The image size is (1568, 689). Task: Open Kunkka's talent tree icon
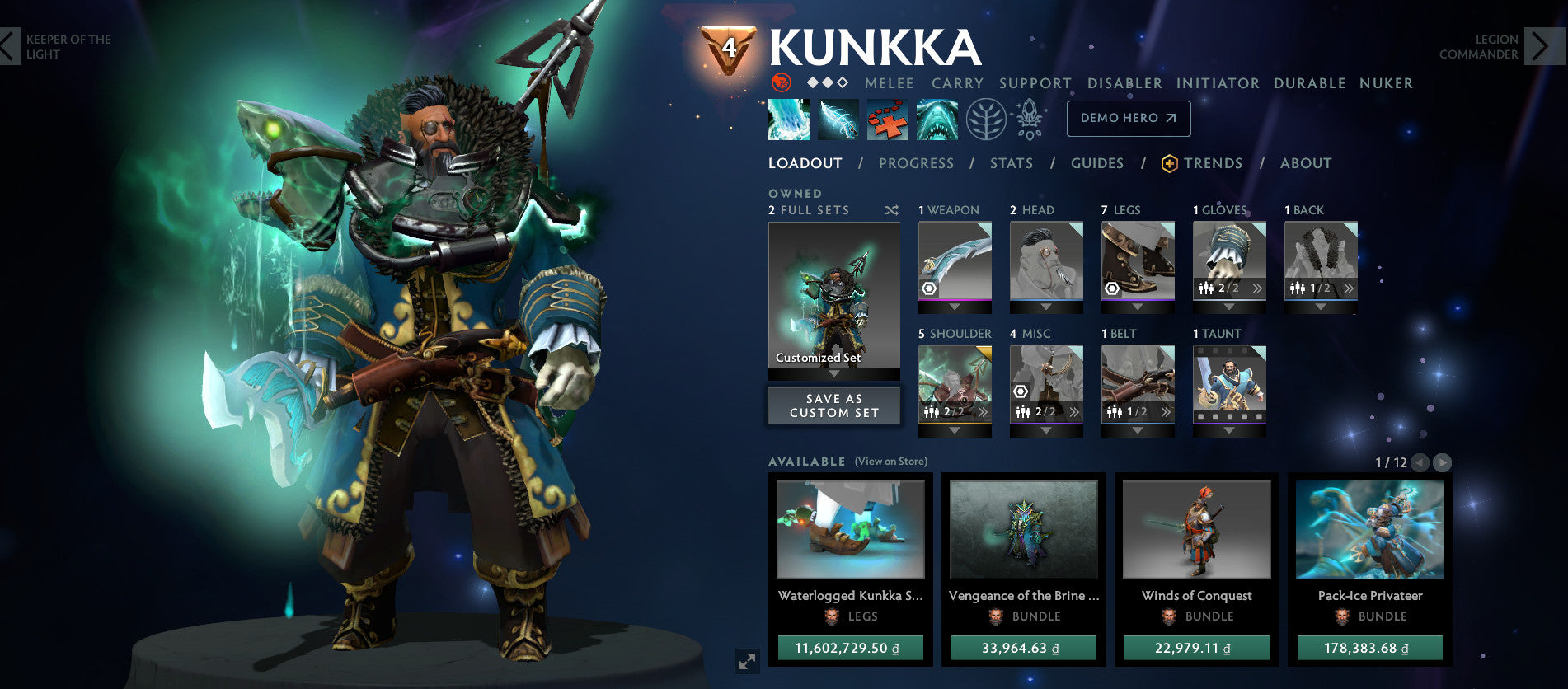coord(986,118)
